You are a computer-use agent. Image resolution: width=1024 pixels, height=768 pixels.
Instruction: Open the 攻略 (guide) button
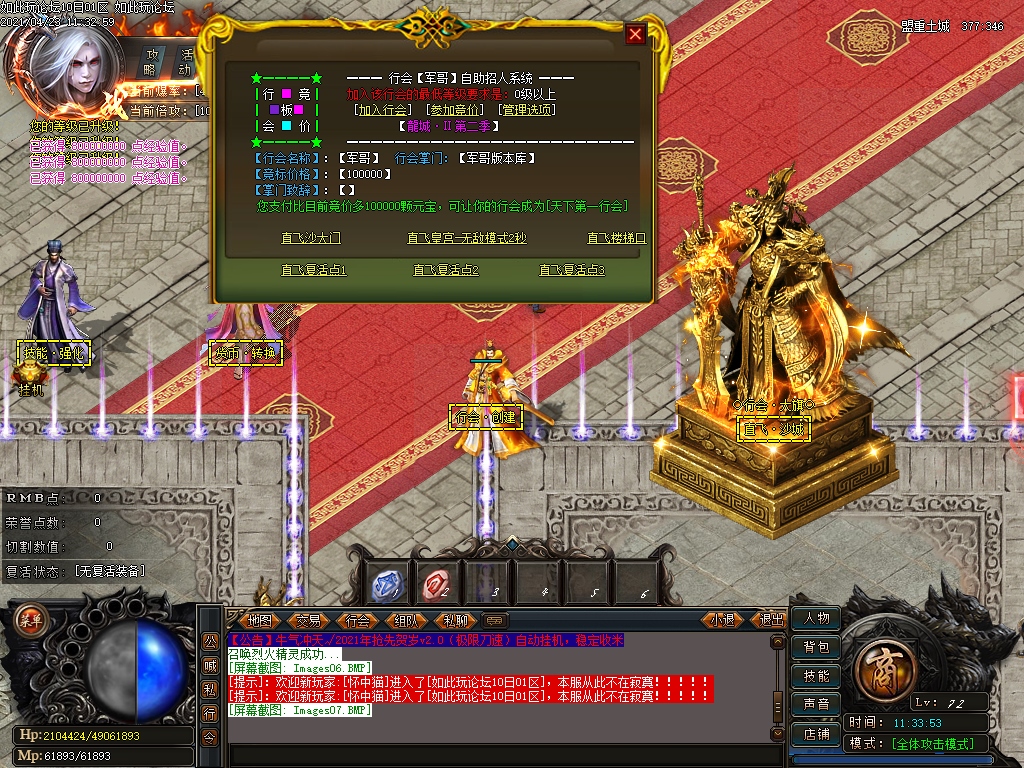pos(152,62)
